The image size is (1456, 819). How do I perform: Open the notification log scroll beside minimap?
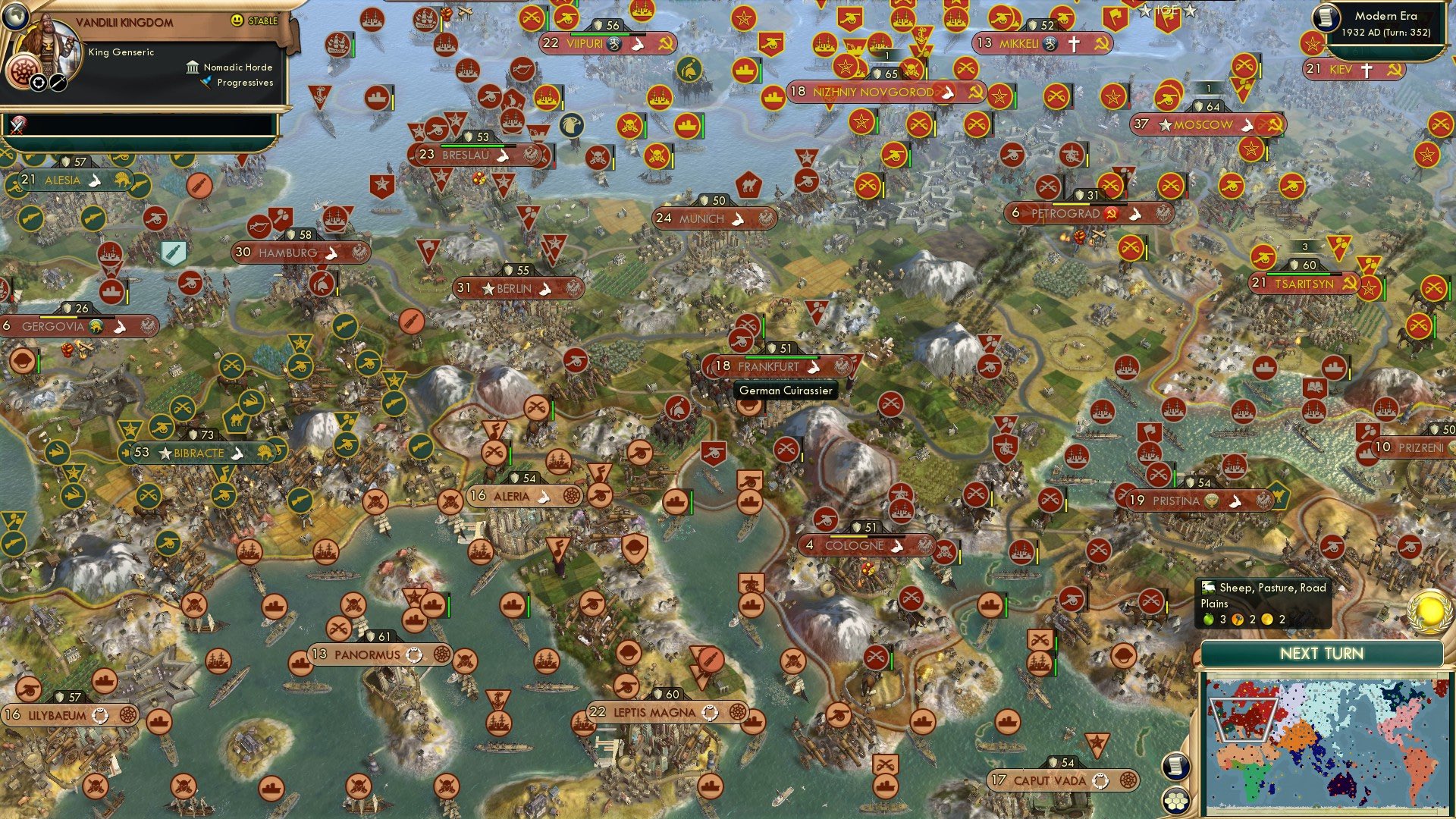1176,767
